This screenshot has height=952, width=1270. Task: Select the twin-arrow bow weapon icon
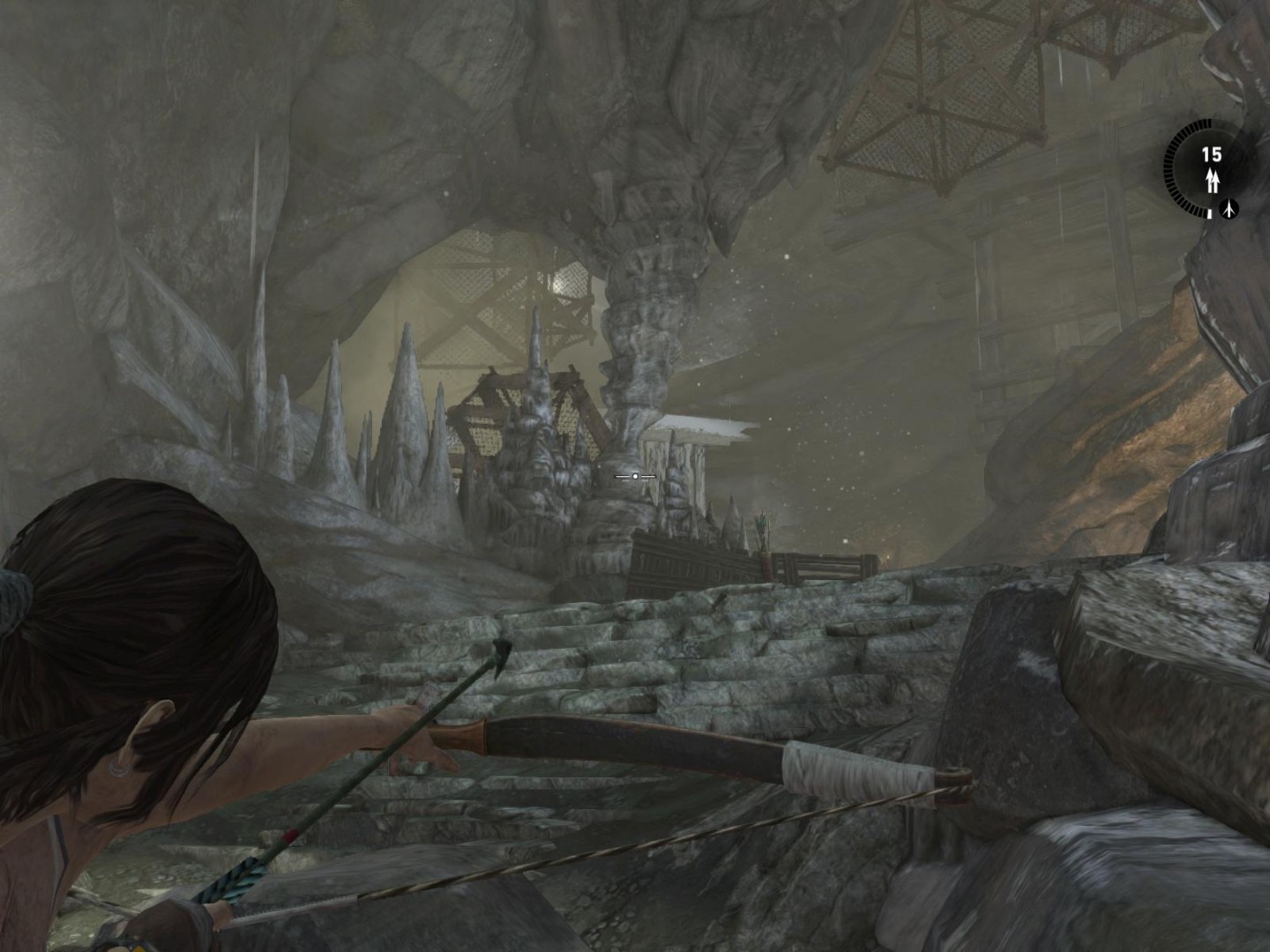tap(1213, 182)
